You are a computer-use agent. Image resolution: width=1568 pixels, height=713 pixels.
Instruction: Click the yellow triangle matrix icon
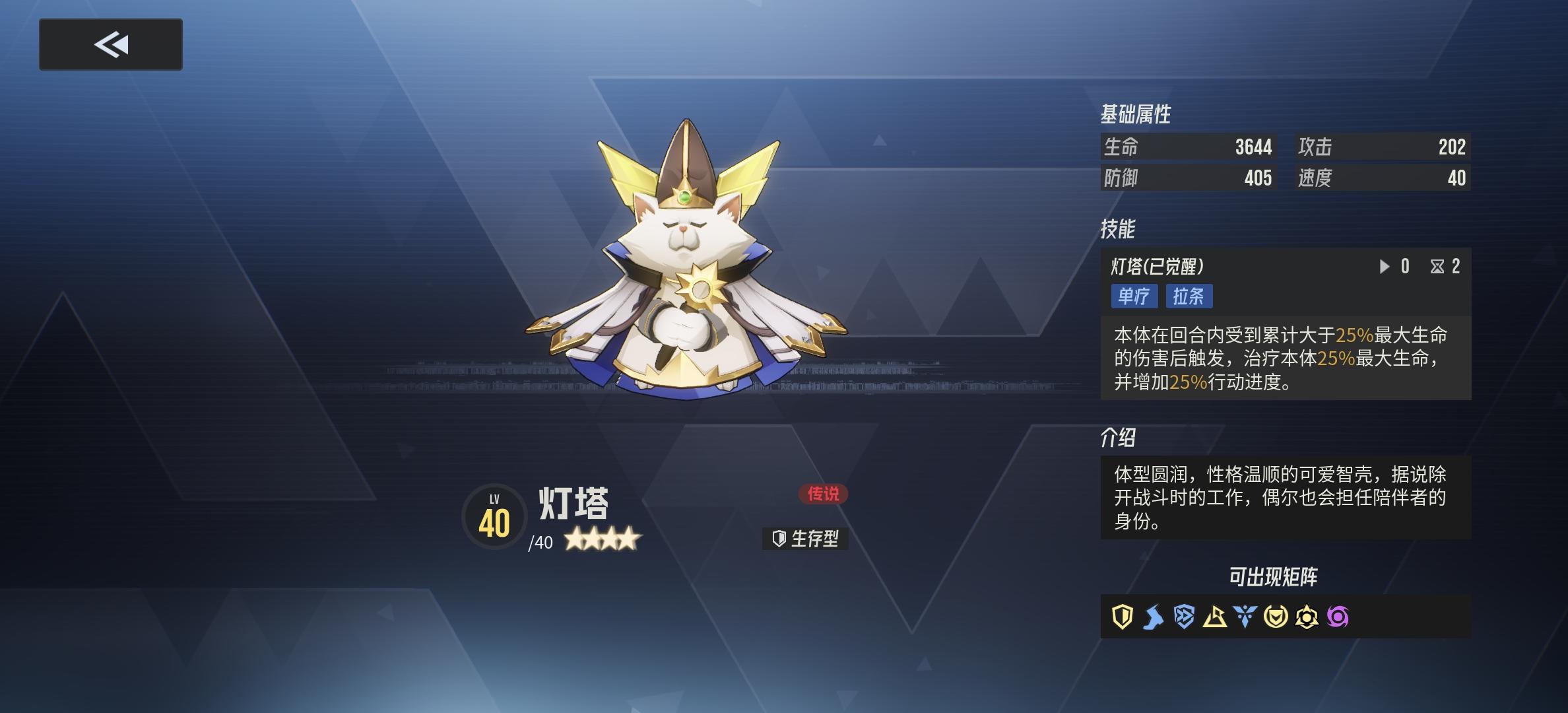click(1214, 617)
